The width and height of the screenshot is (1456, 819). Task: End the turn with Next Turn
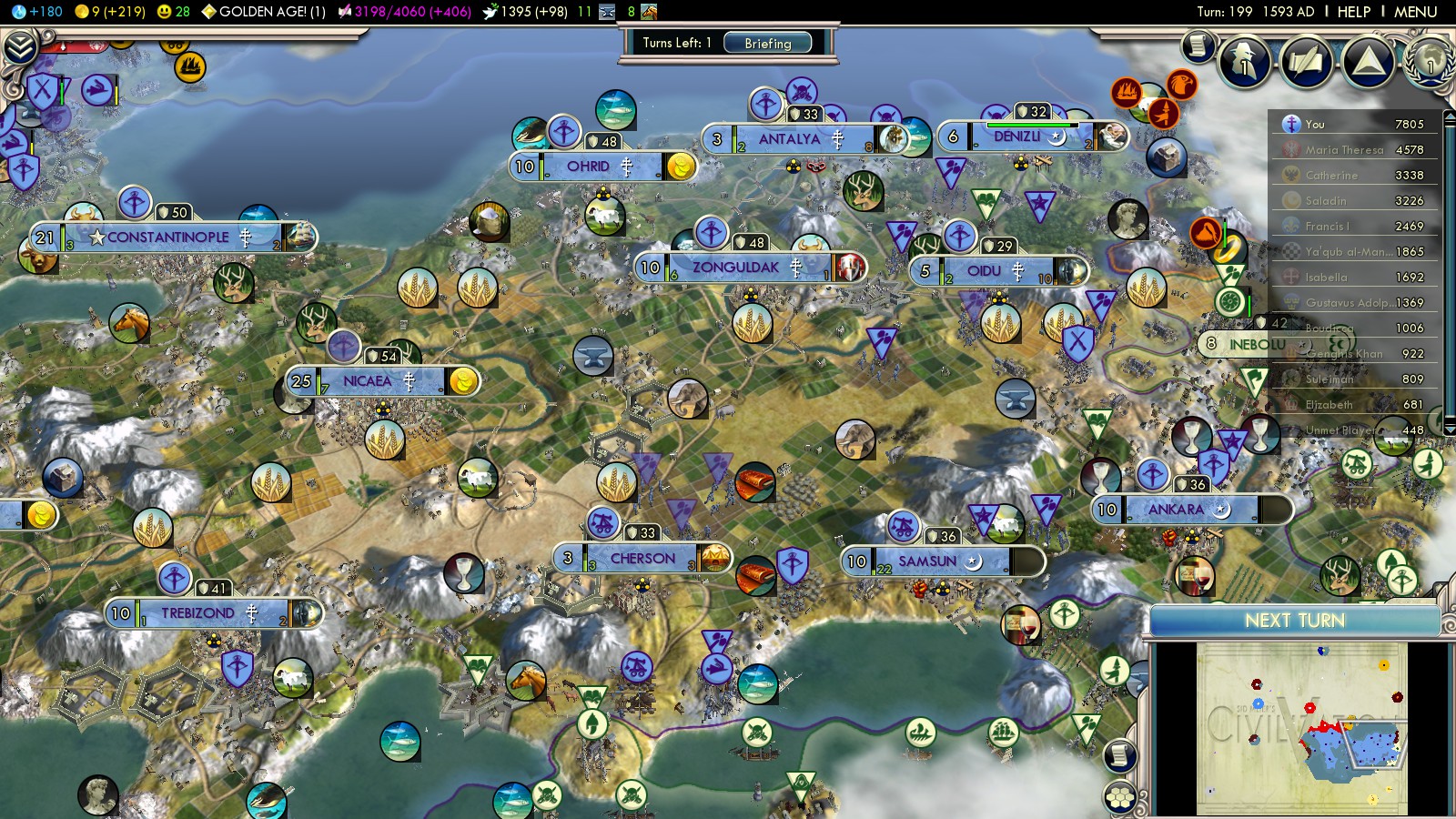tap(1294, 621)
